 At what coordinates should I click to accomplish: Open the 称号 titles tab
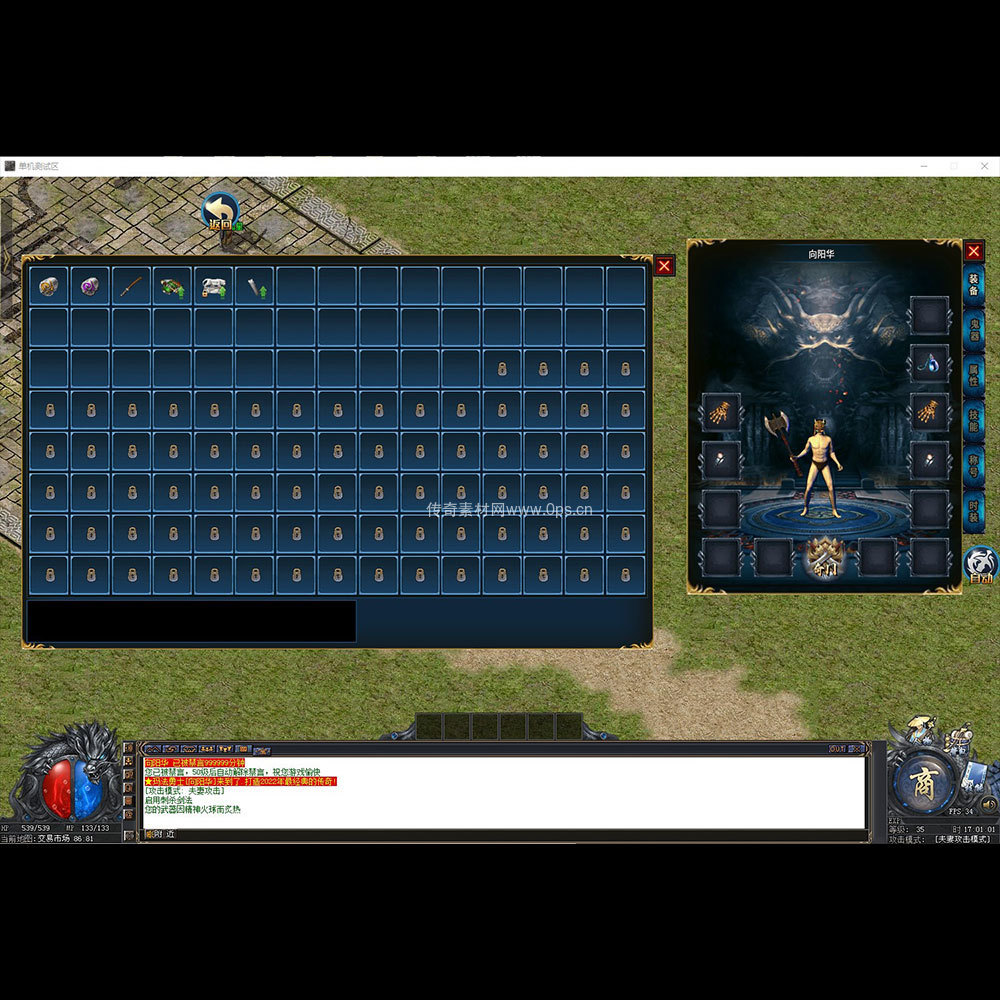click(974, 466)
